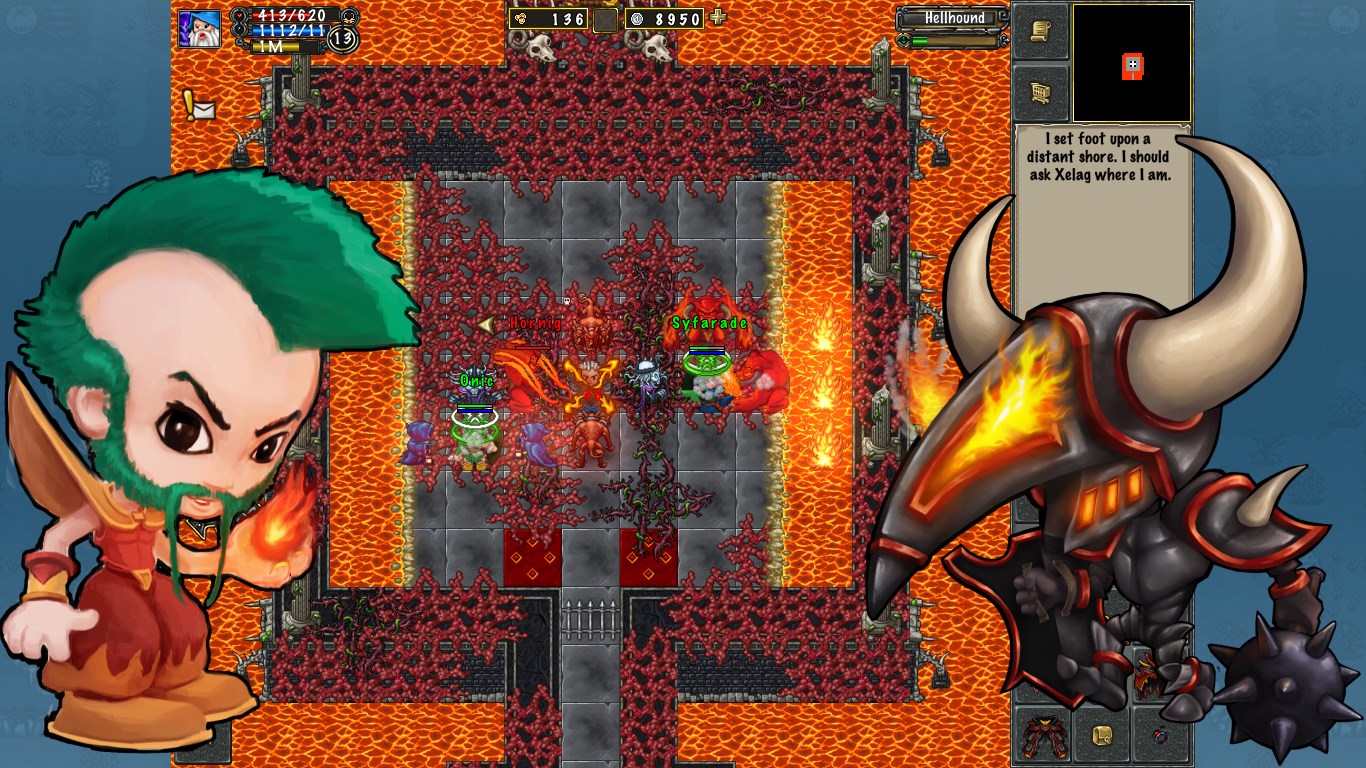Open the shopping cart store
Image resolution: width=1366 pixels, height=768 pixels.
pos(1041,93)
